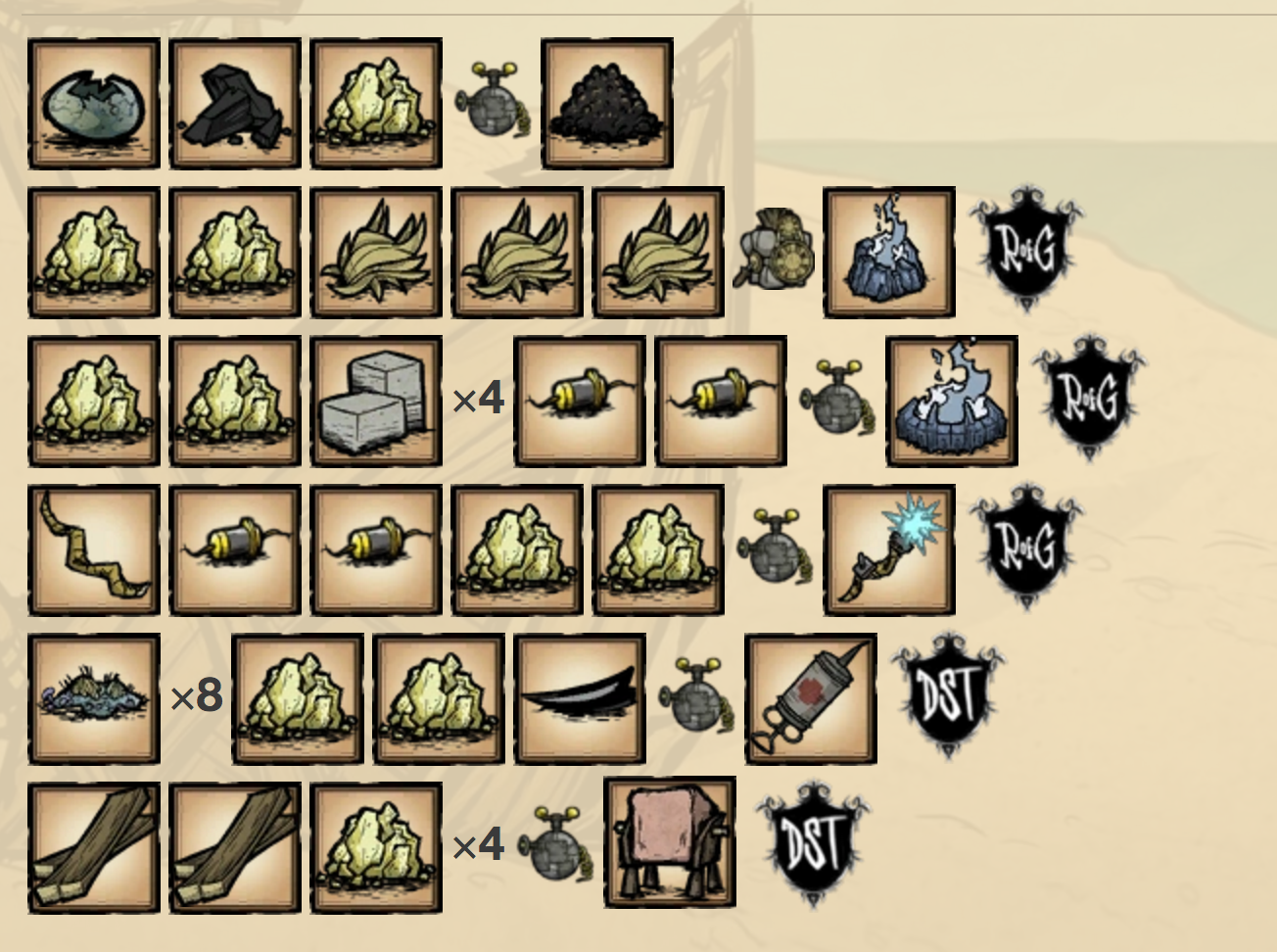
Task: Choose the black stinger ingredient icon
Action: pos(580,698)
